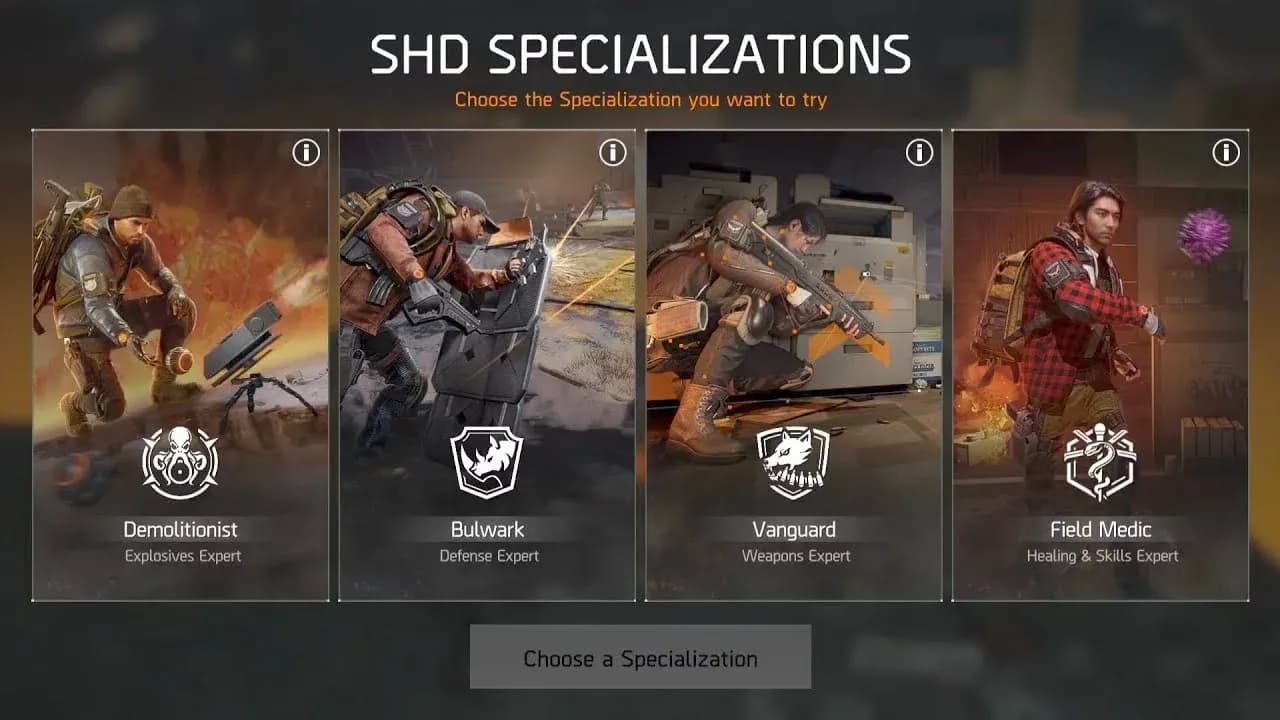Select the Vanguard wolf shield emblem

coord(793,462)
